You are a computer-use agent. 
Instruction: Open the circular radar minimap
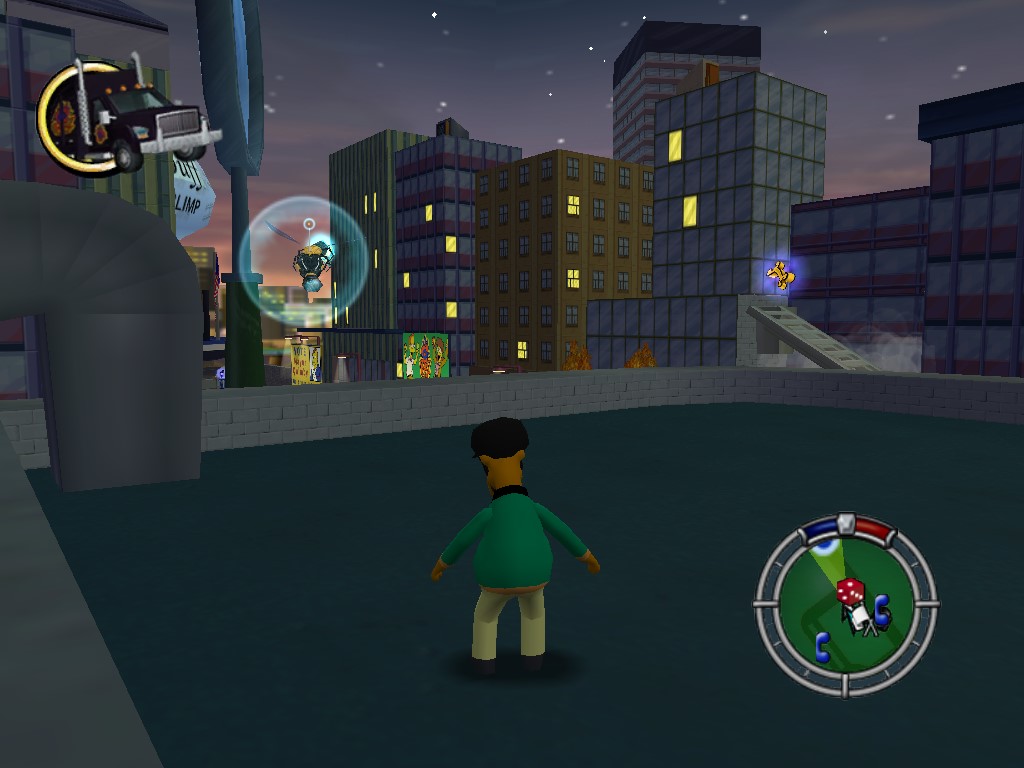(845, 606)
